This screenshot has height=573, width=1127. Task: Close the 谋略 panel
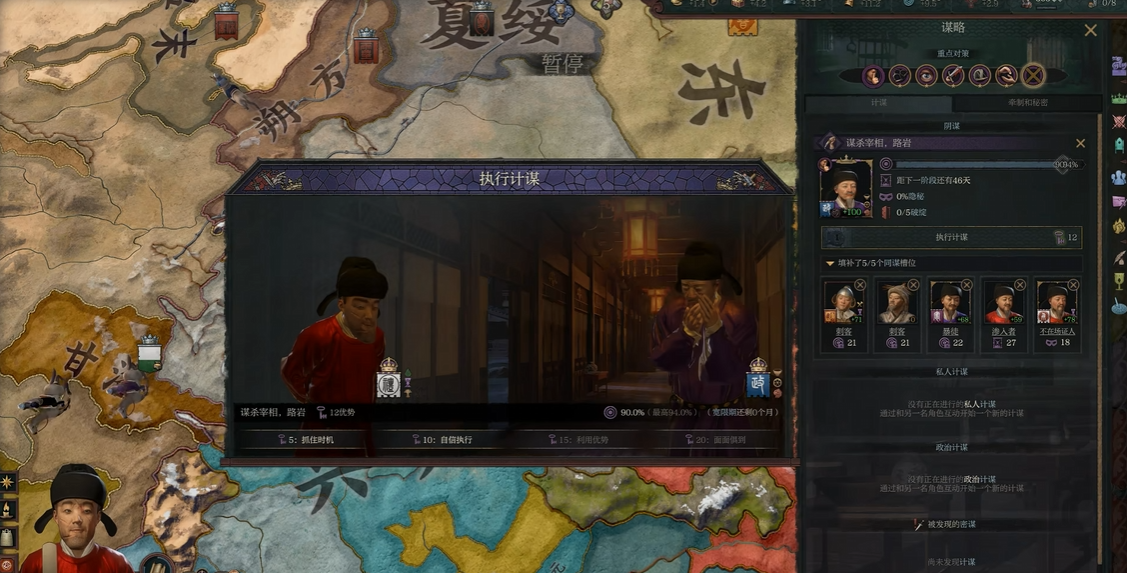click(1091, 31)
